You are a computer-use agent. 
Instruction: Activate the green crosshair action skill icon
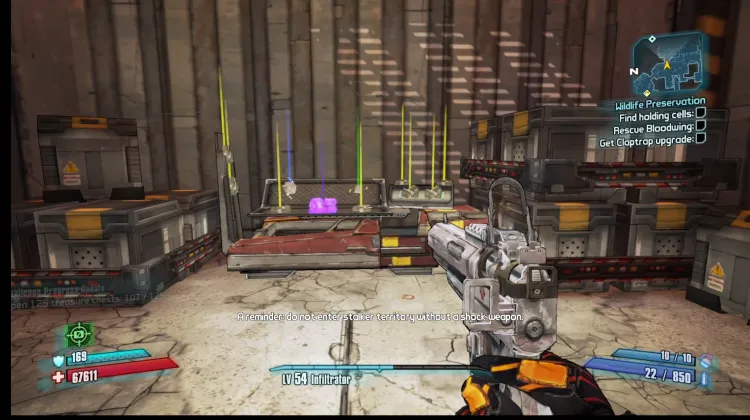tap(79, 333)
